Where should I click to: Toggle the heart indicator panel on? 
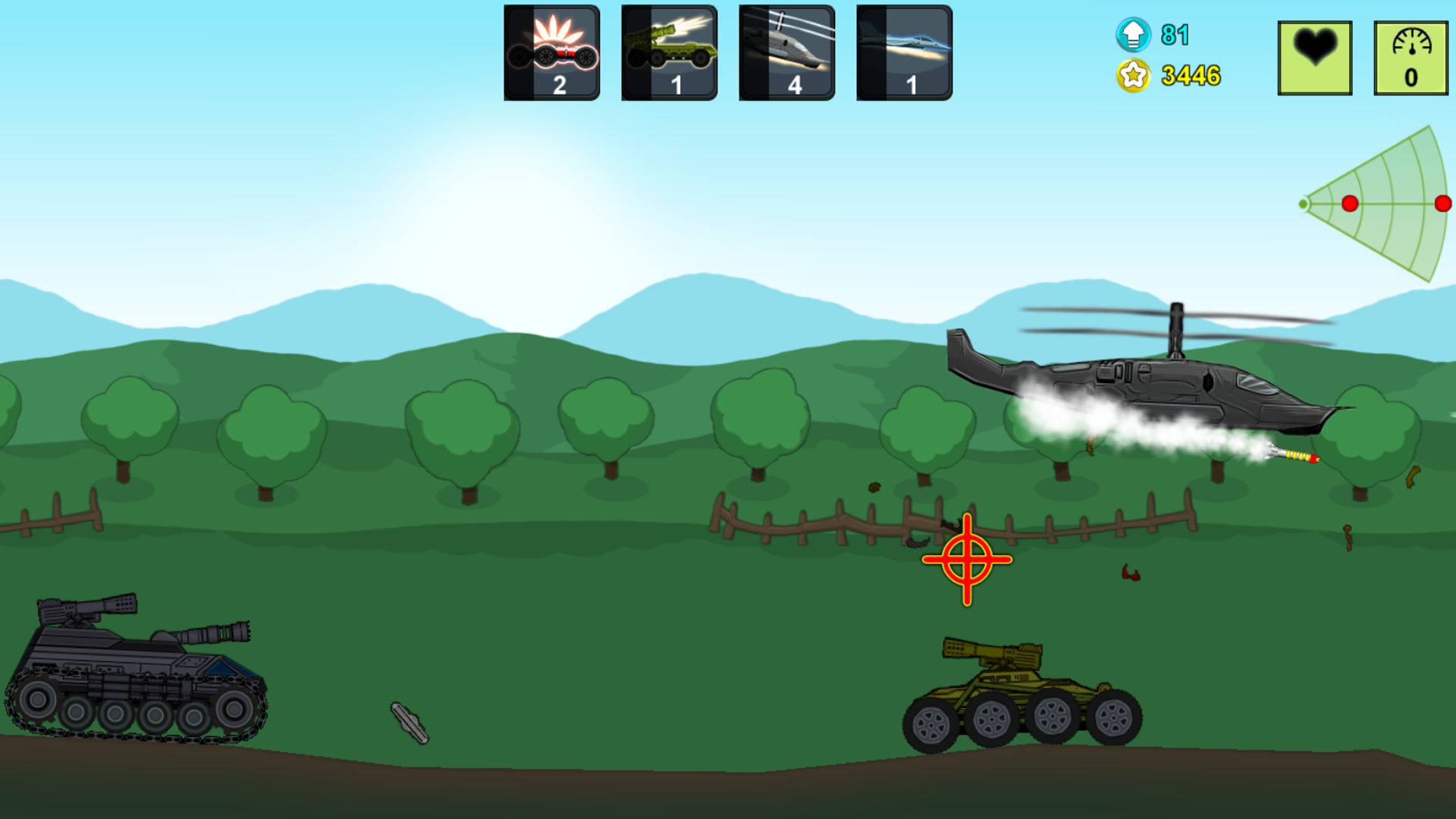pyautogui.click(x=1314, y=55)
